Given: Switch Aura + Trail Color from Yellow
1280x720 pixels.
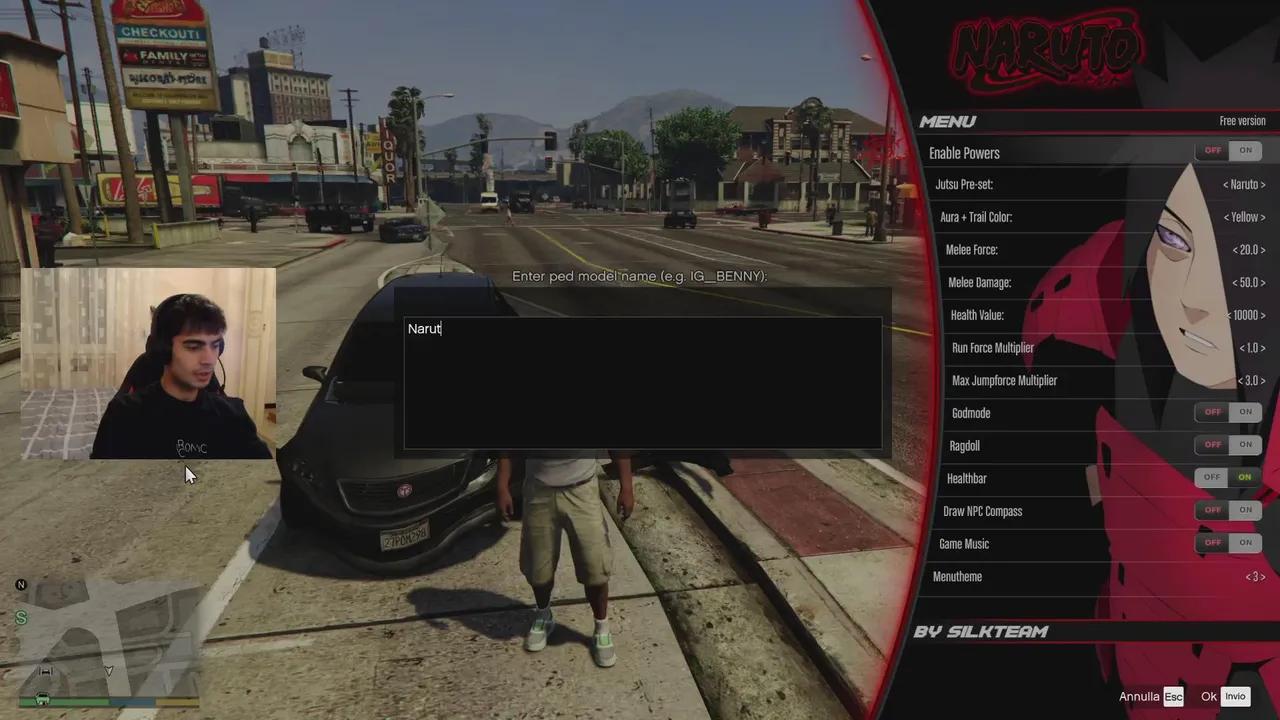Looking at the screenshot, I should 1243,217.
